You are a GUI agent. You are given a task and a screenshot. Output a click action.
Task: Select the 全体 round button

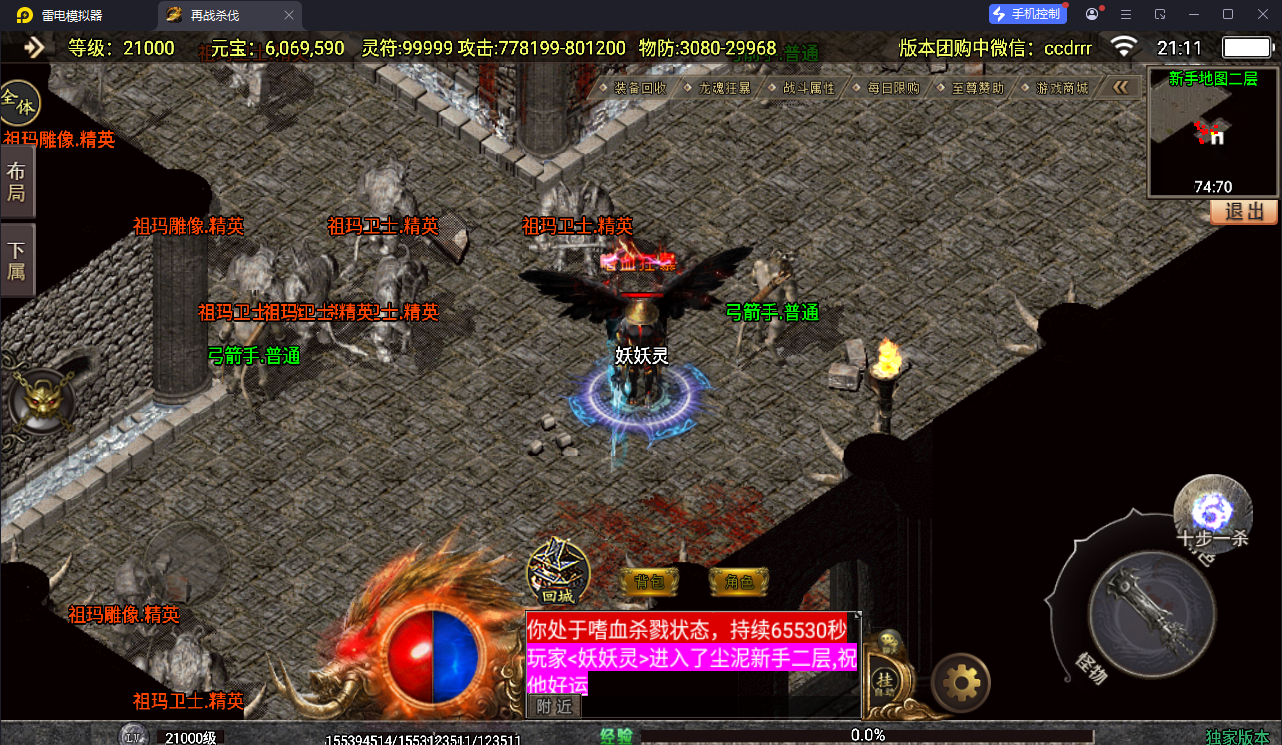[x=19, y=102]
